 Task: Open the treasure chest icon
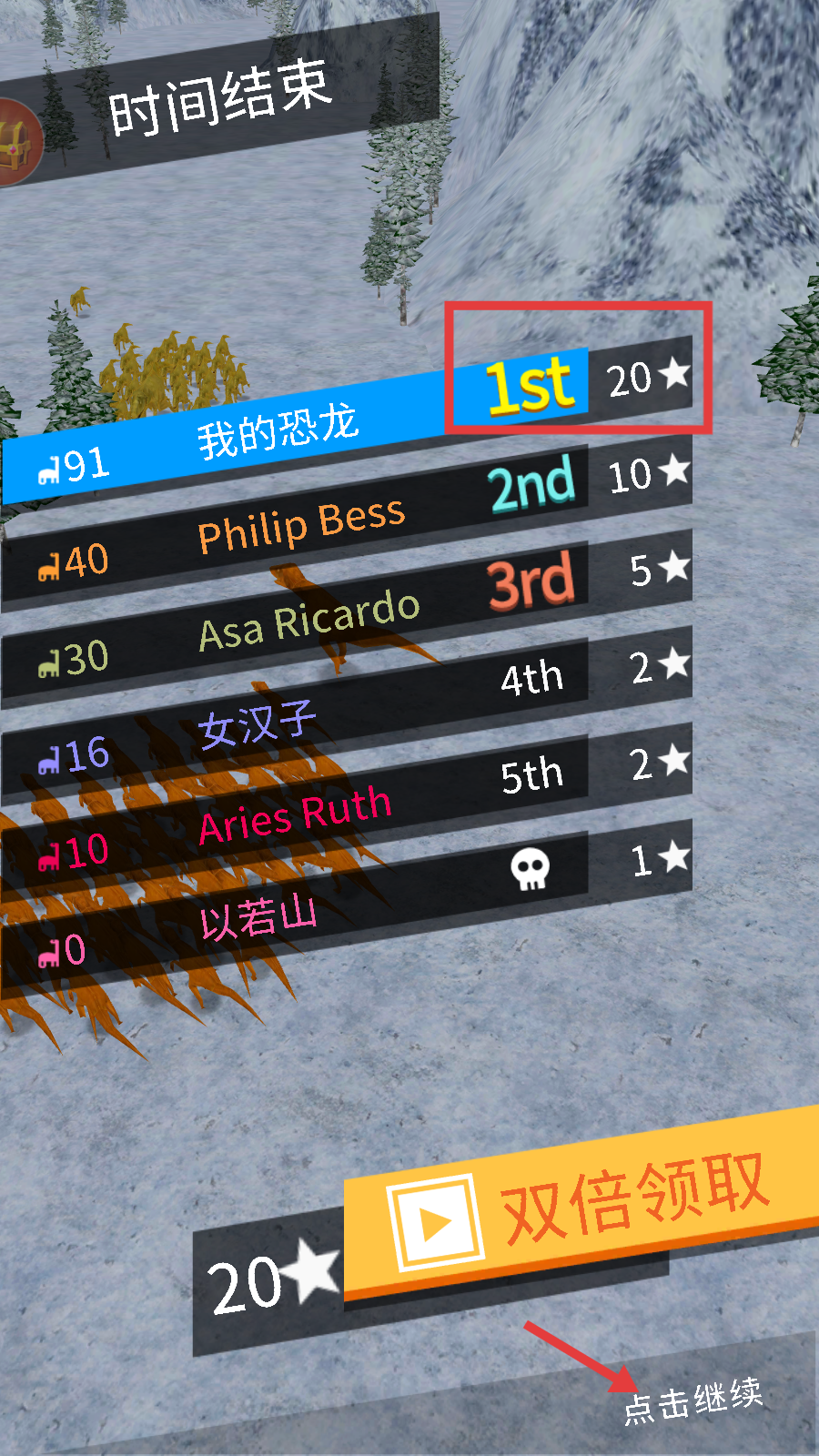[x=16, y=143]
